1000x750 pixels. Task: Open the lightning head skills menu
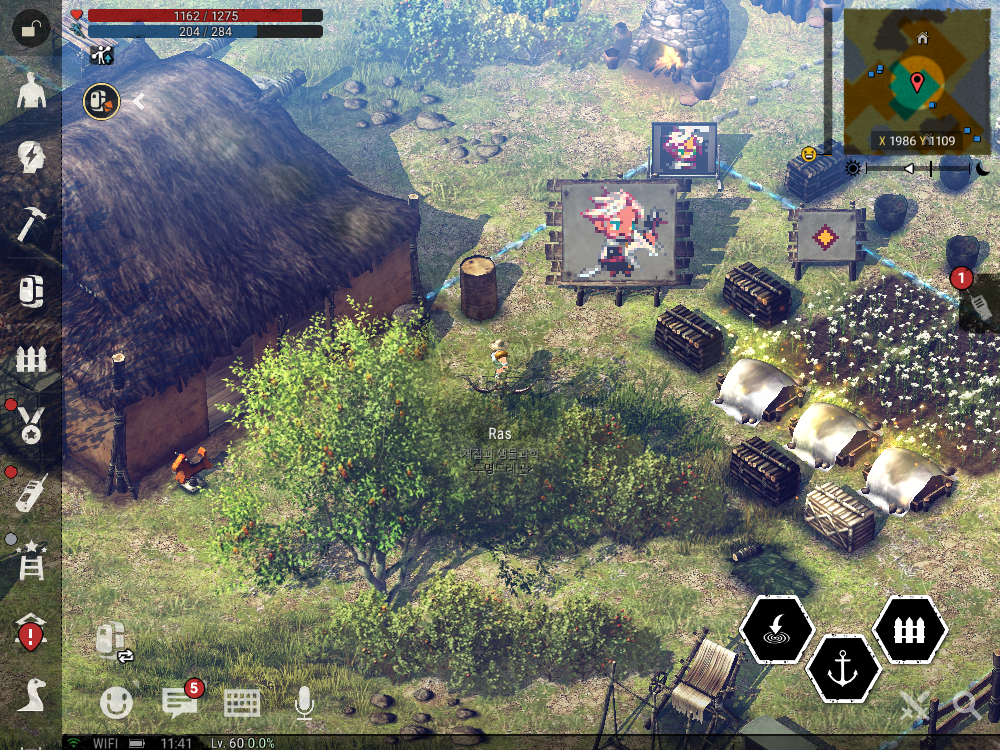31,158
